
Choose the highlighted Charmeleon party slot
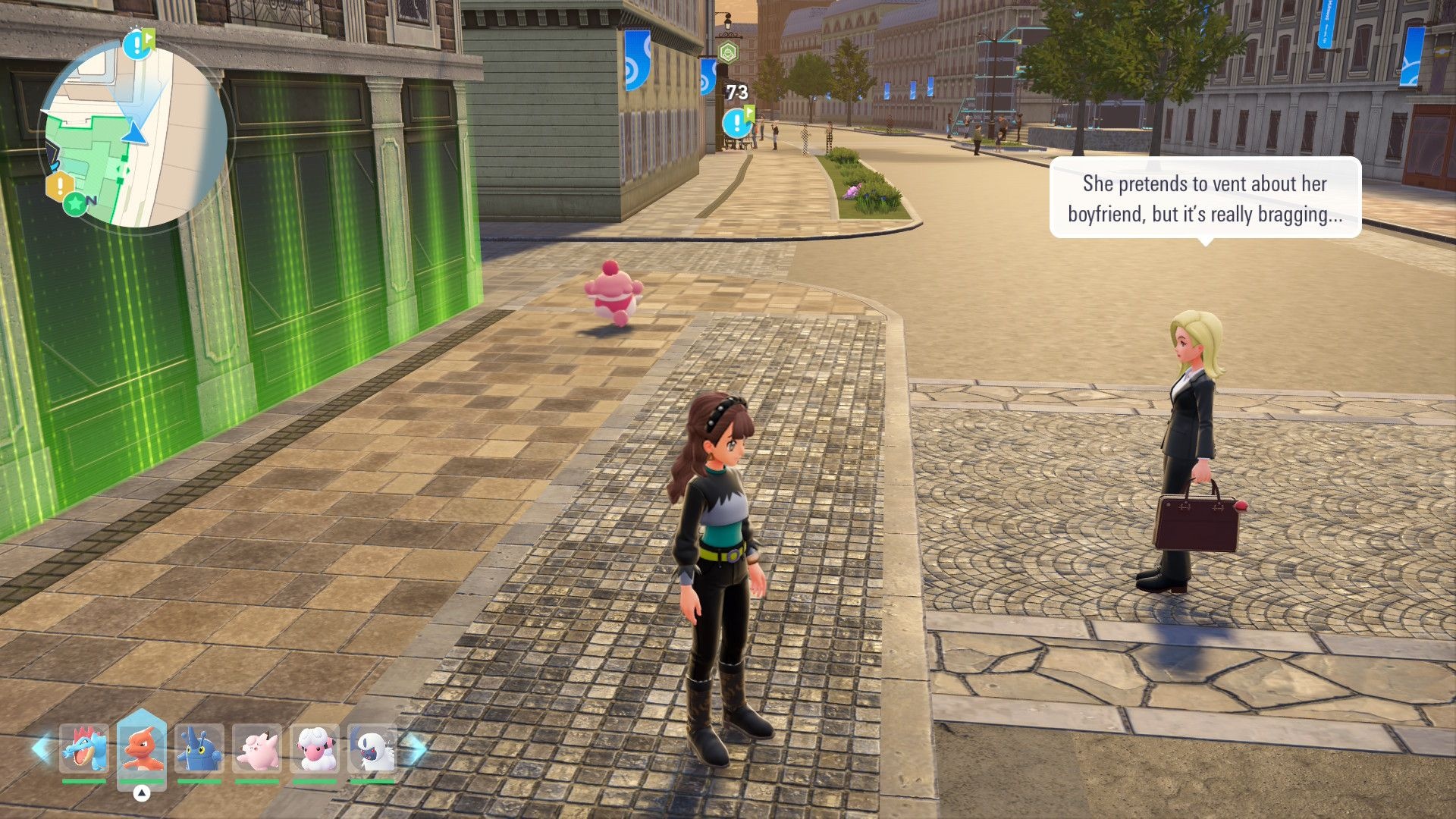pyautogui.click(x=142, y=748)
